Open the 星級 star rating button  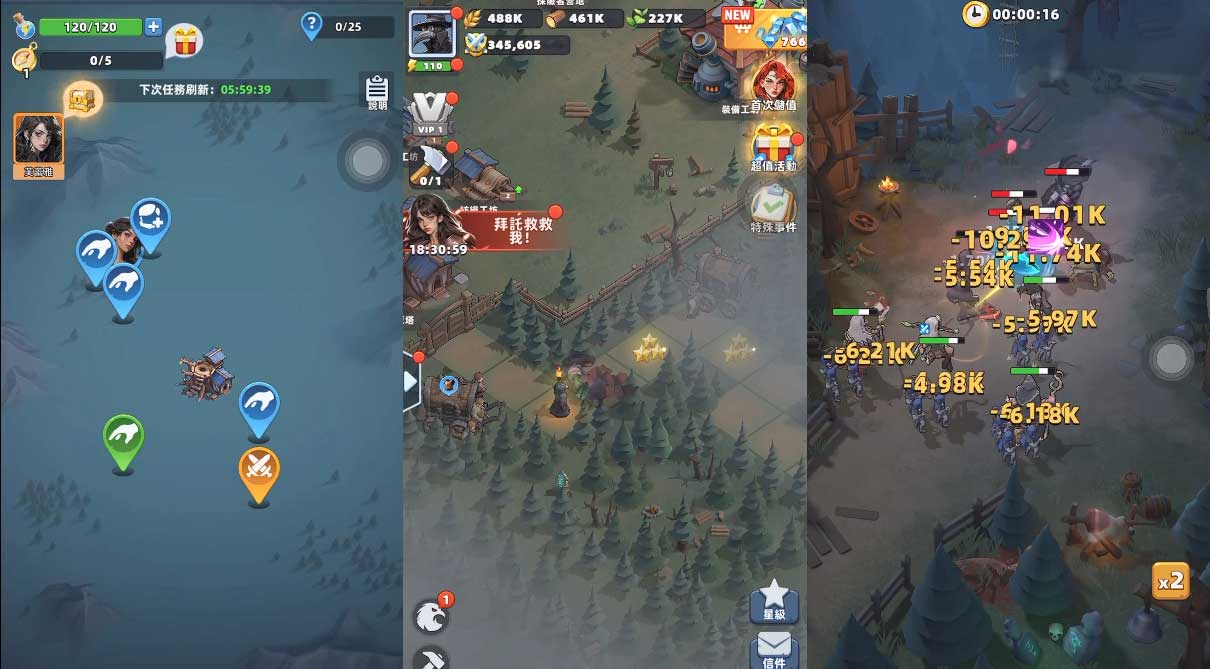(774, 600)
